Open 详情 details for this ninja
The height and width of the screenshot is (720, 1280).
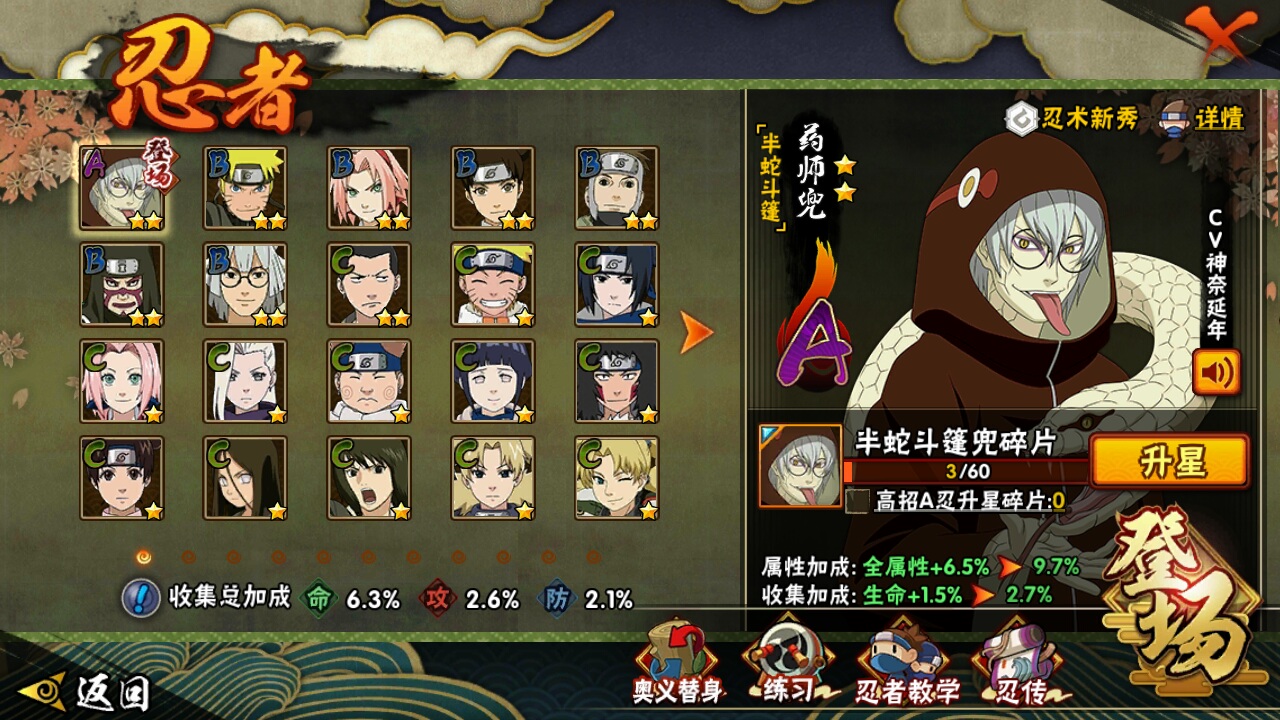click(1203, 119)
